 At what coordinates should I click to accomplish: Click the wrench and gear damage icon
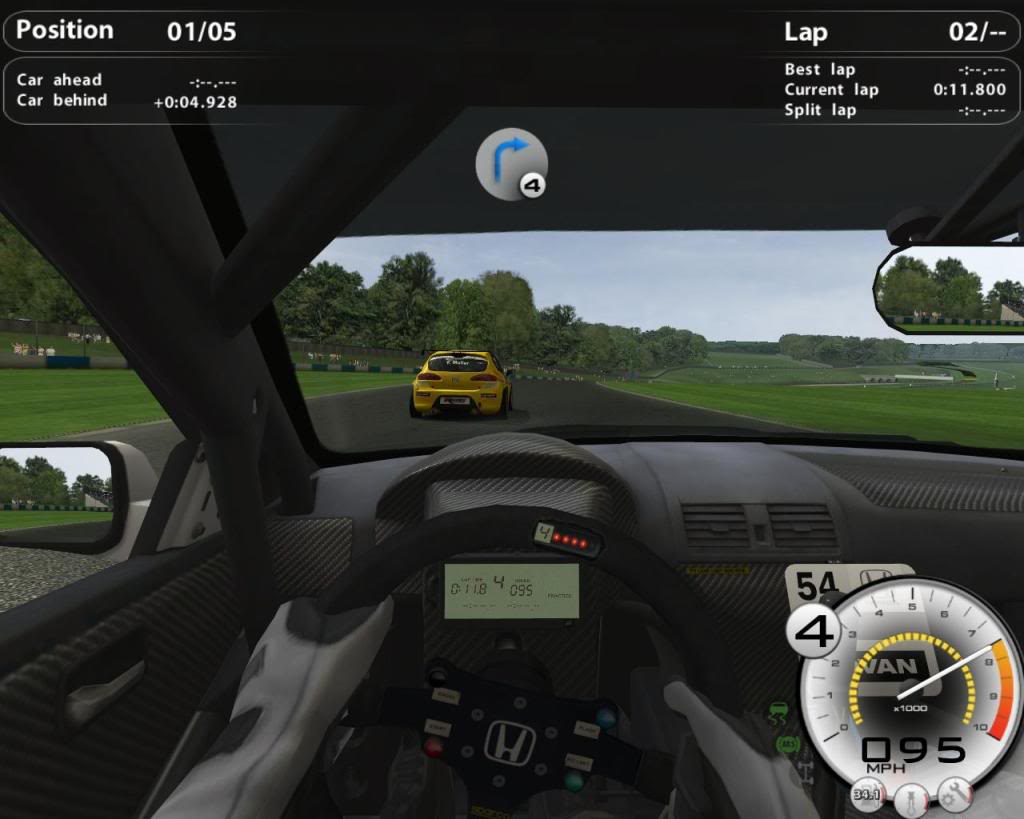tap(954, 795)
